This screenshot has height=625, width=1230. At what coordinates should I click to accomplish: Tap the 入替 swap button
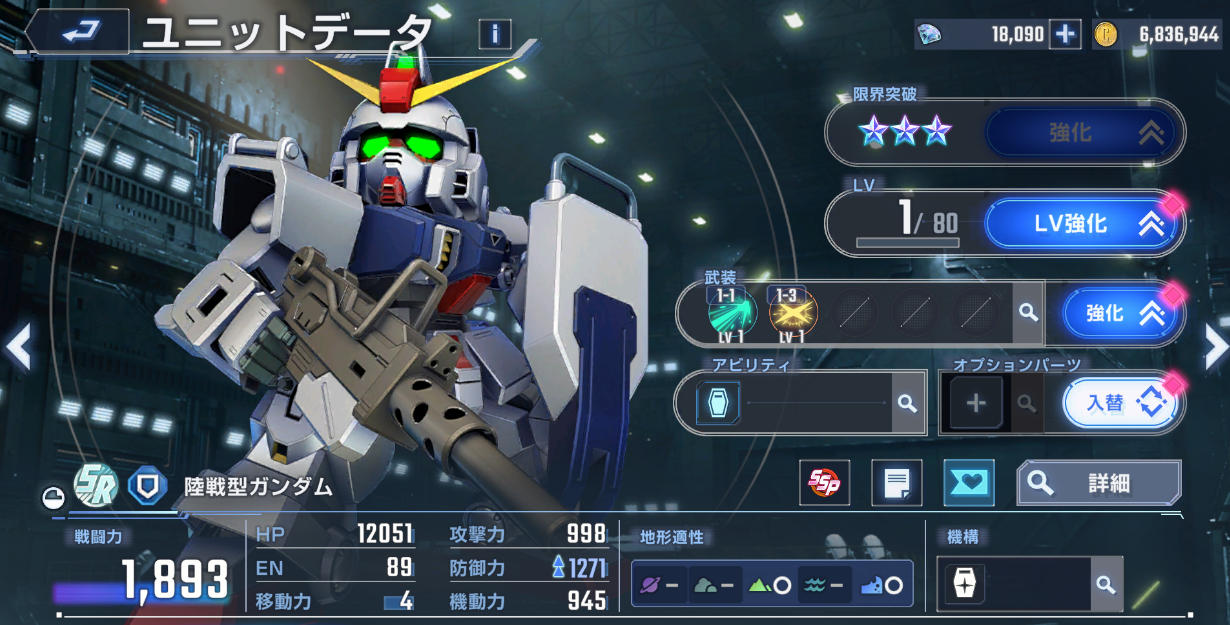tap(1119, 403)
